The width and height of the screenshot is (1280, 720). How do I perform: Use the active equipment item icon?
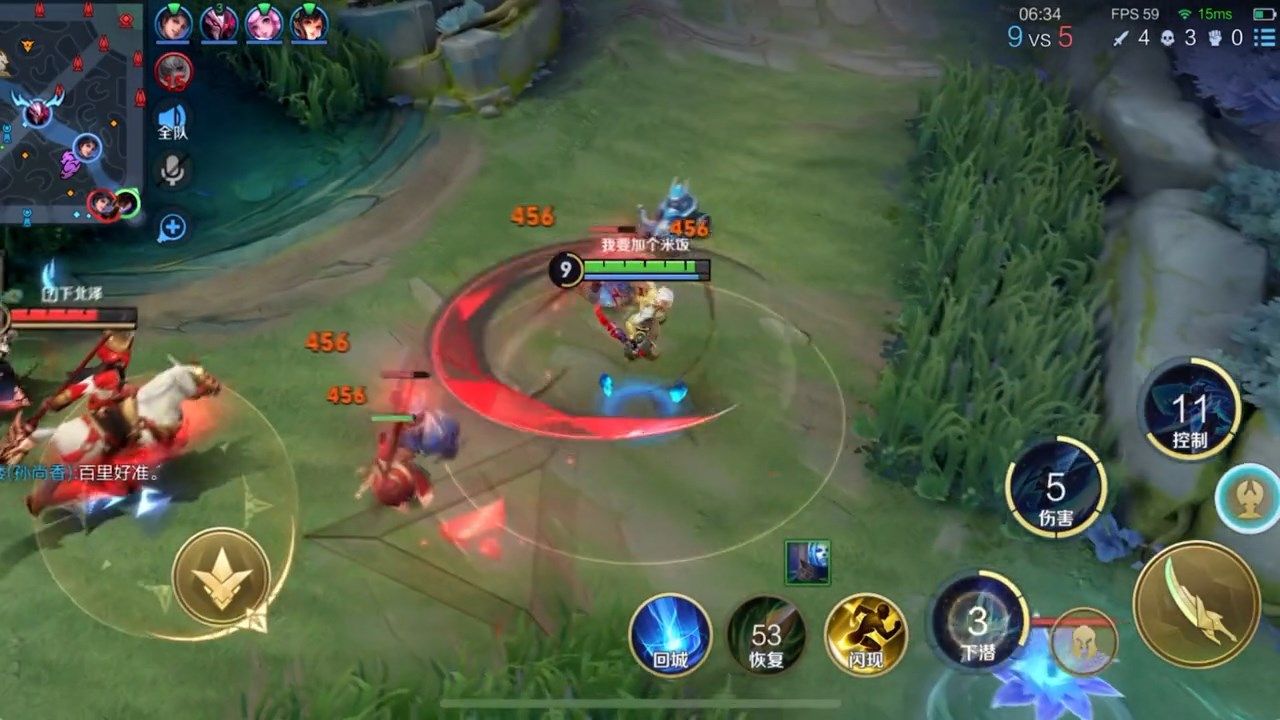[x=807, y=562]
